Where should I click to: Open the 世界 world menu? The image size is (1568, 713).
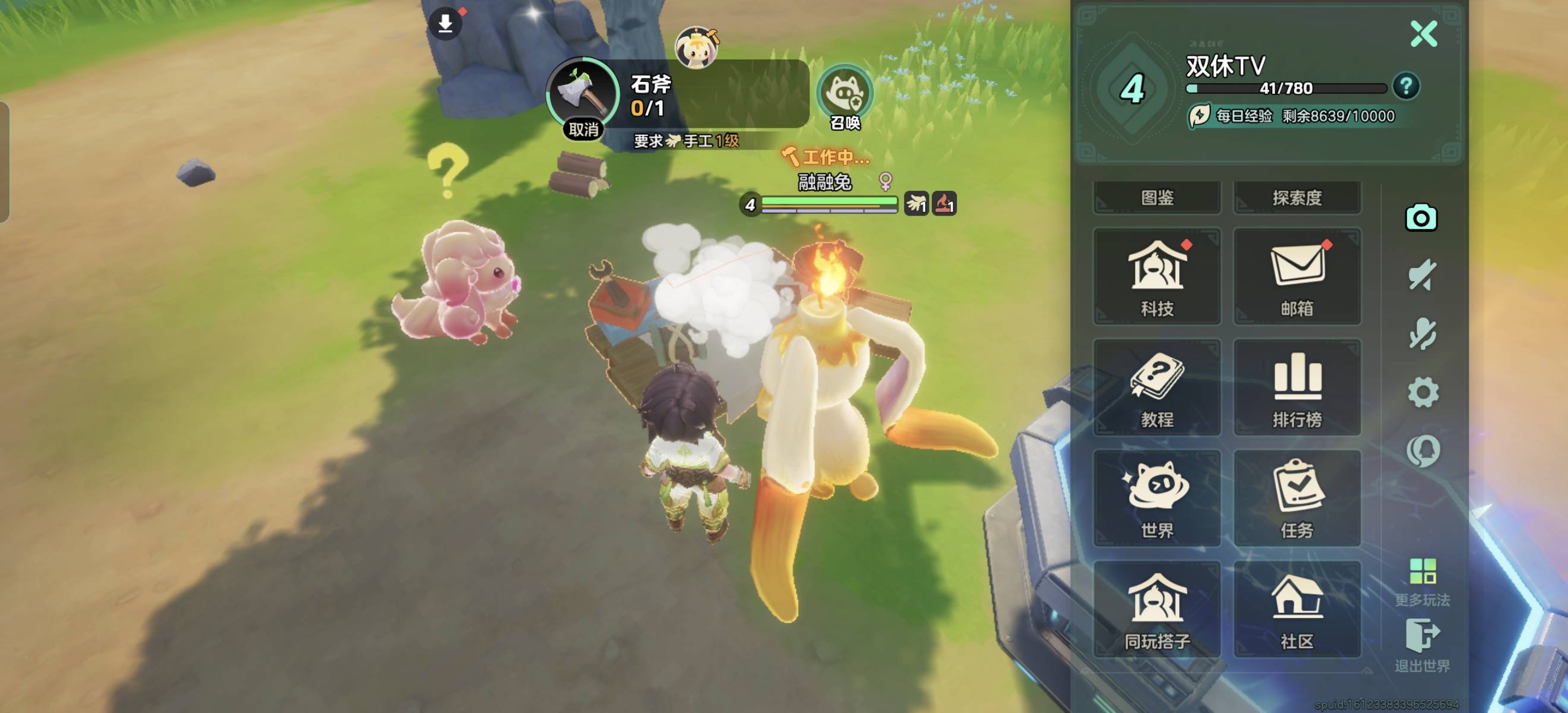pos(1156,499)
